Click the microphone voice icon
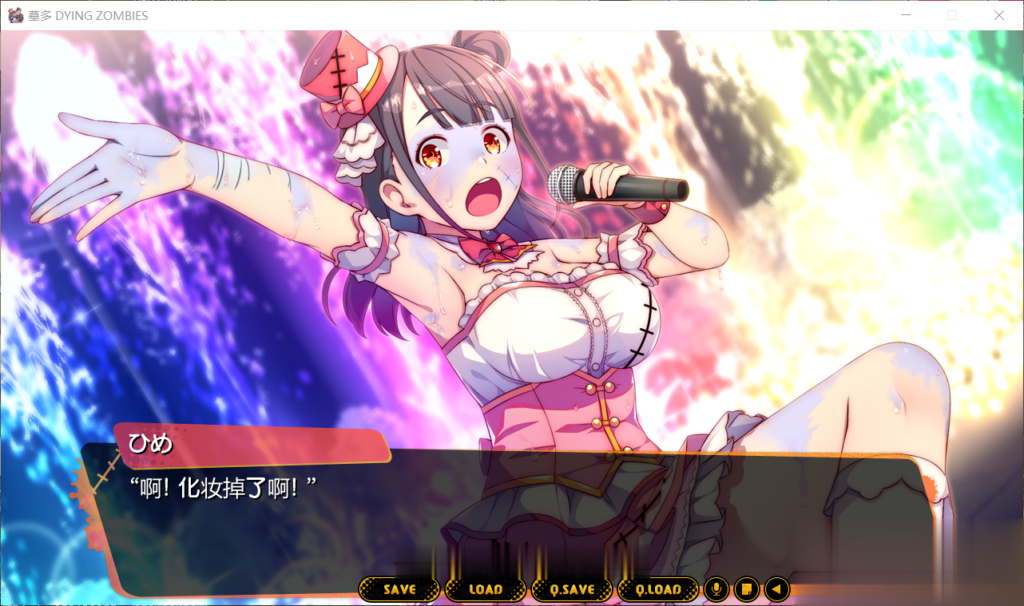1024x606 pixels. pyautogui.click(x=716, y=590)
